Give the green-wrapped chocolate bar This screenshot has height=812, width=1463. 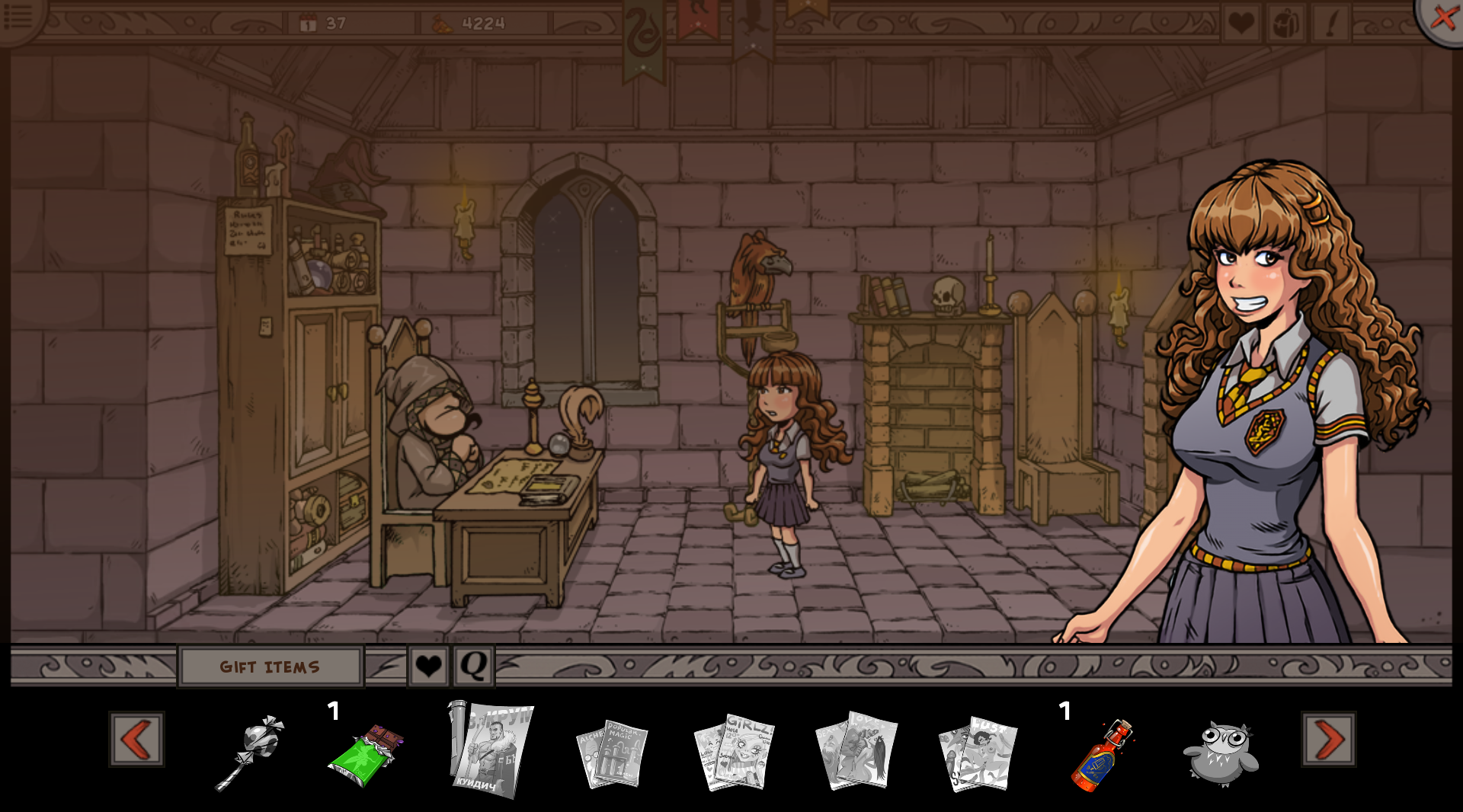click(x=367, y=756)
